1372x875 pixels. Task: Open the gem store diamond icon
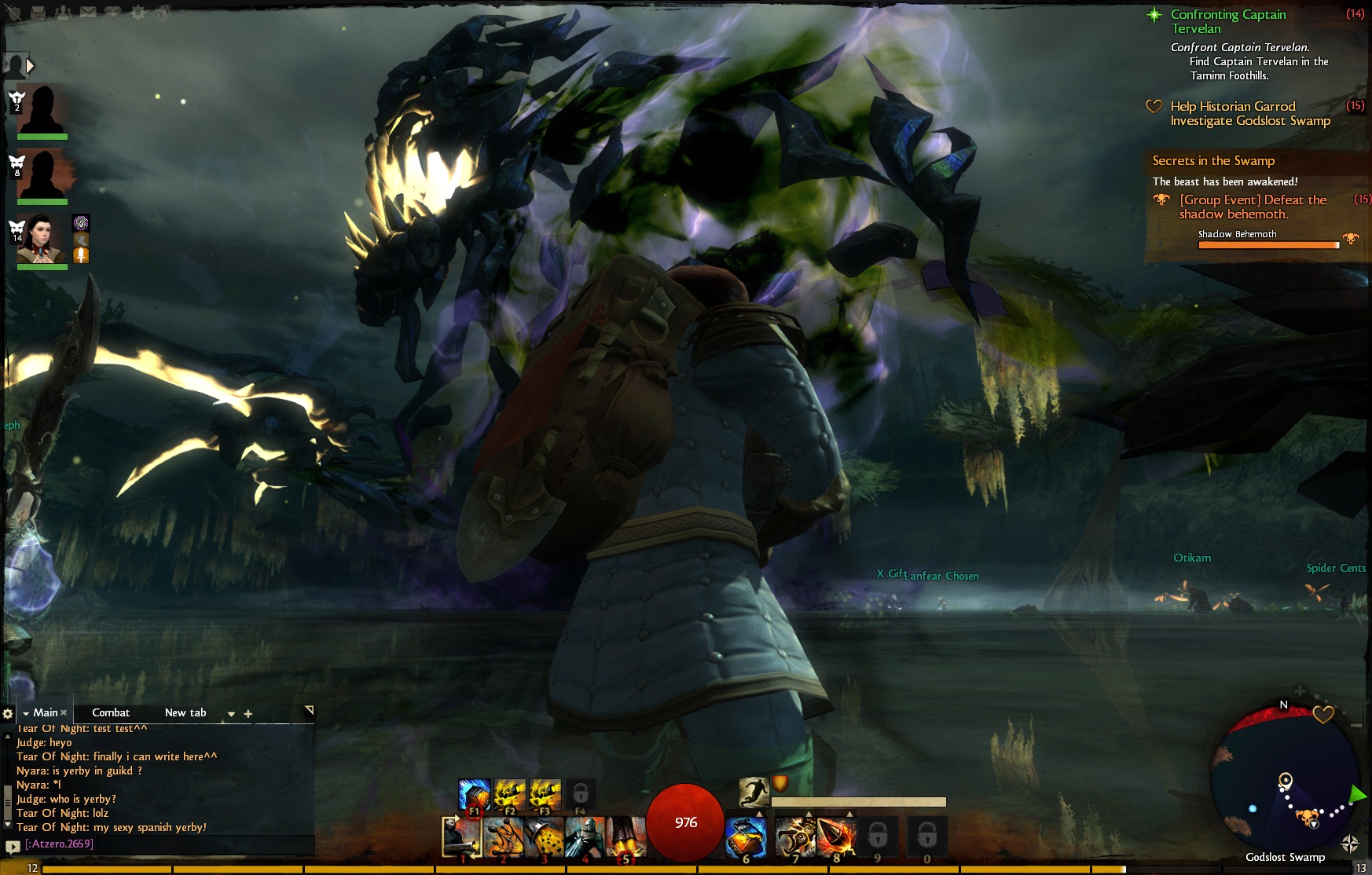(x=113, y=13)
